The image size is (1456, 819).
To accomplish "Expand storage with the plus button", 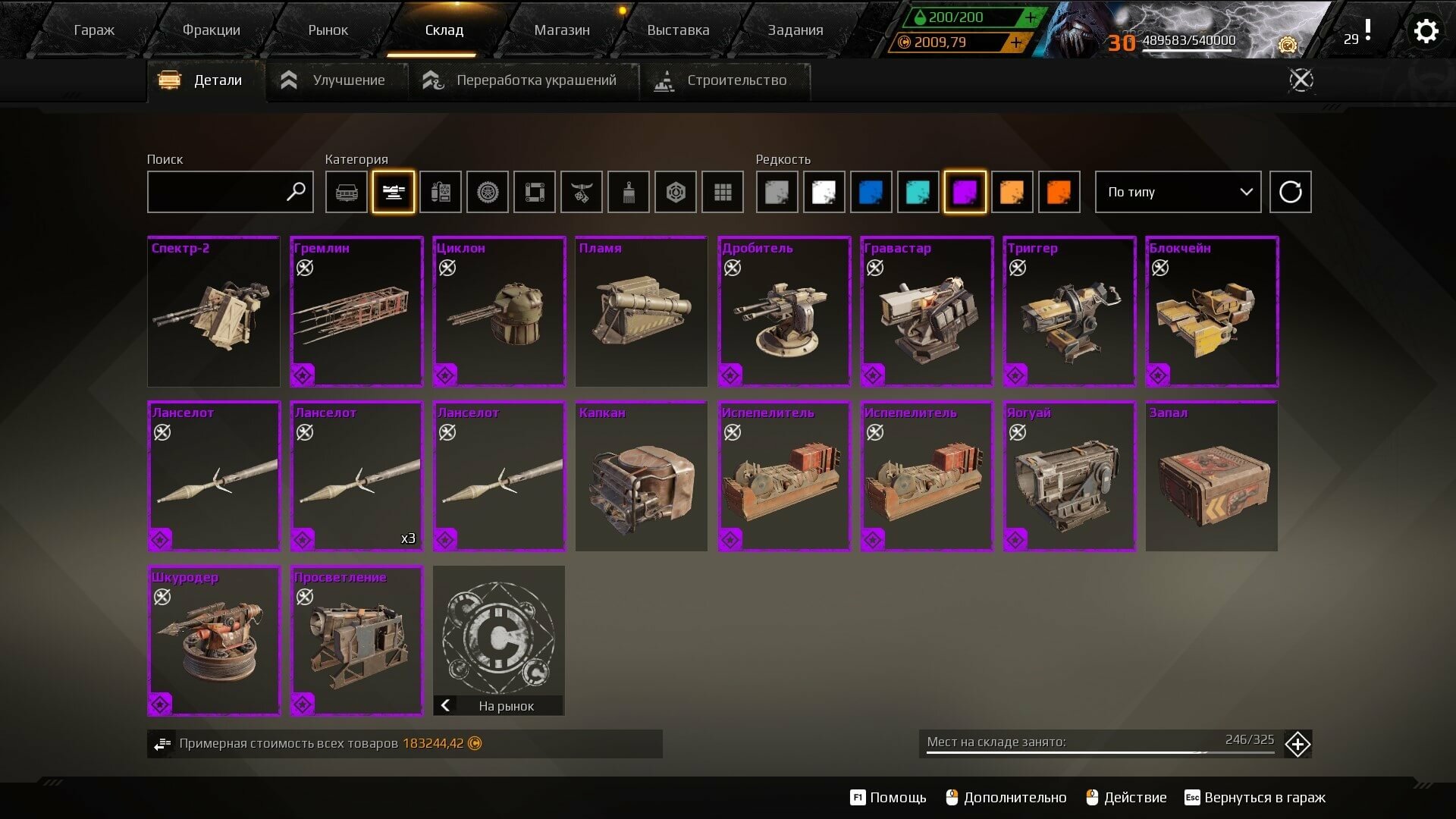I will (x=1298, y=744).
